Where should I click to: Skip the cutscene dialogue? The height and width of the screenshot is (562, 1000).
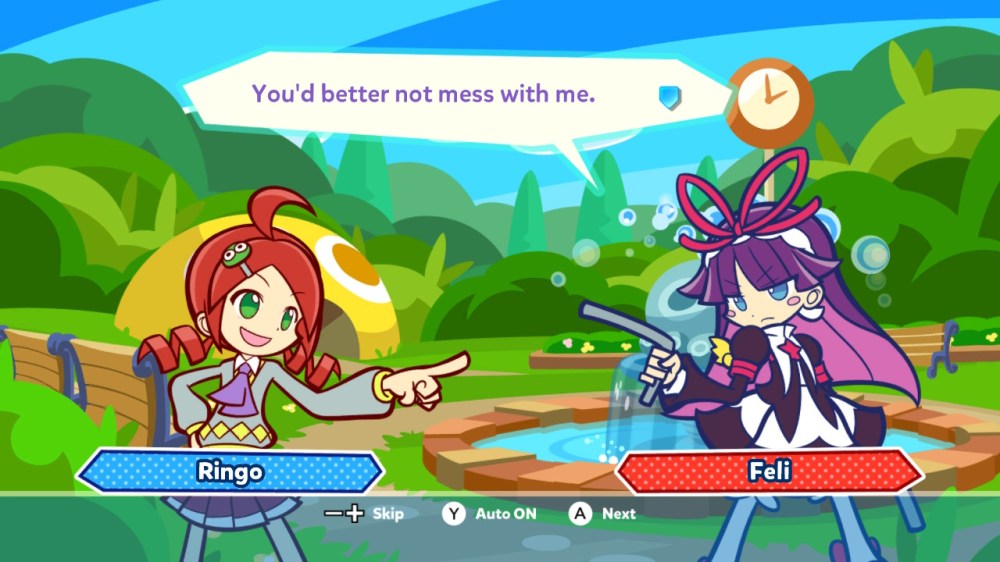[365, 514]
